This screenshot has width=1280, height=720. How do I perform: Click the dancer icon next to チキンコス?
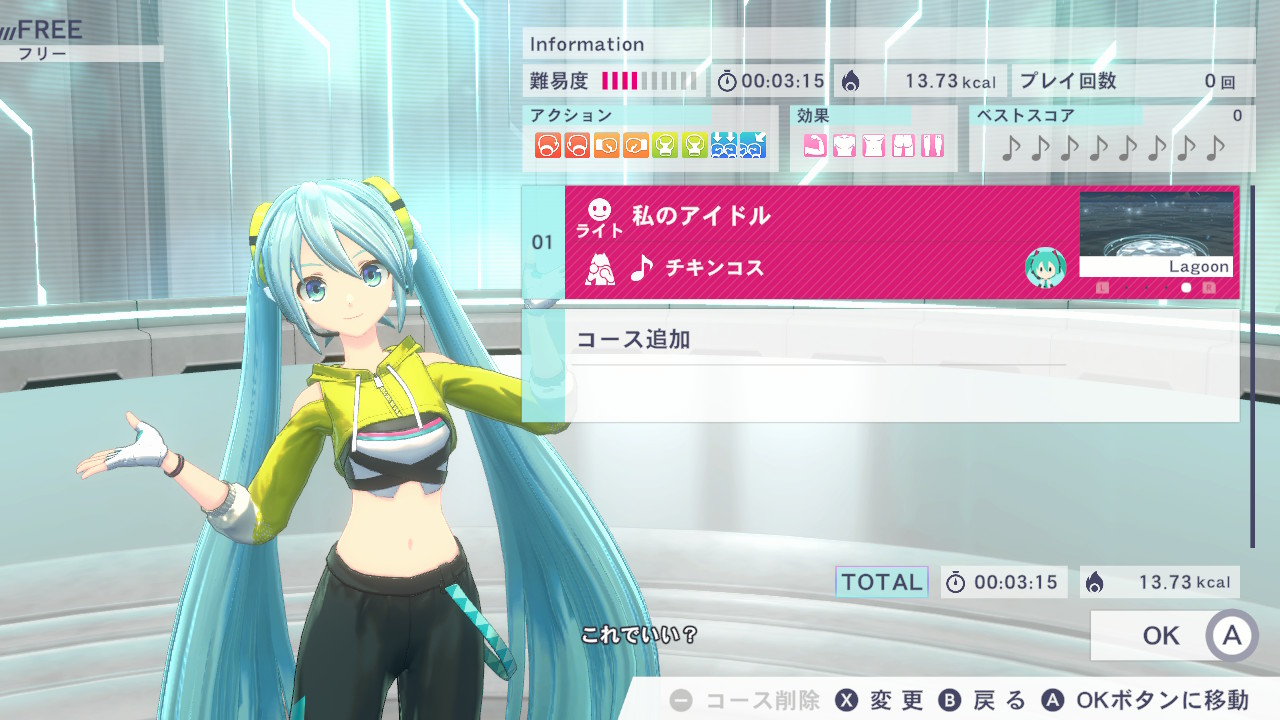click(x=599, y=269)
